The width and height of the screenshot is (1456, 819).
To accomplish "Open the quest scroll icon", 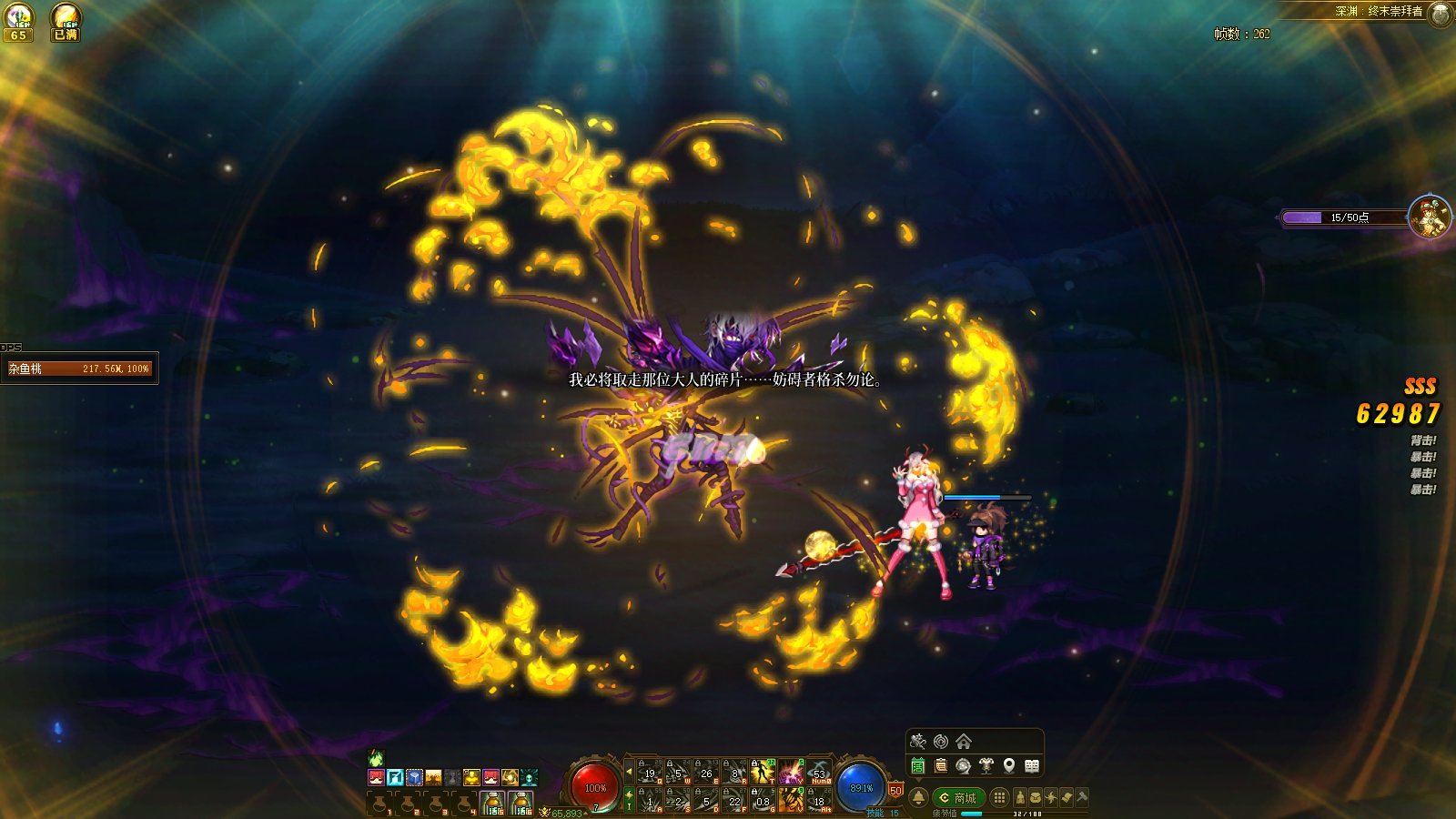I will click(x=941, y=766).
